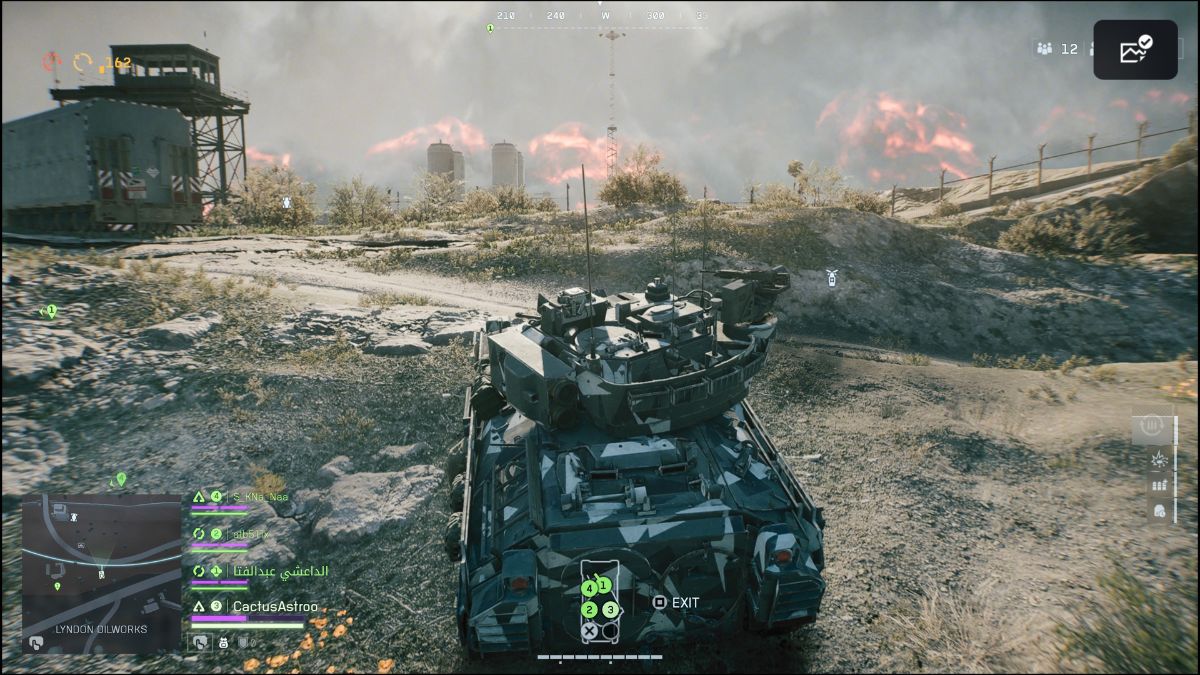Open the screenshot saved notification
Viewport: 1200px width, 675px height.
[x=1135, y=50]
